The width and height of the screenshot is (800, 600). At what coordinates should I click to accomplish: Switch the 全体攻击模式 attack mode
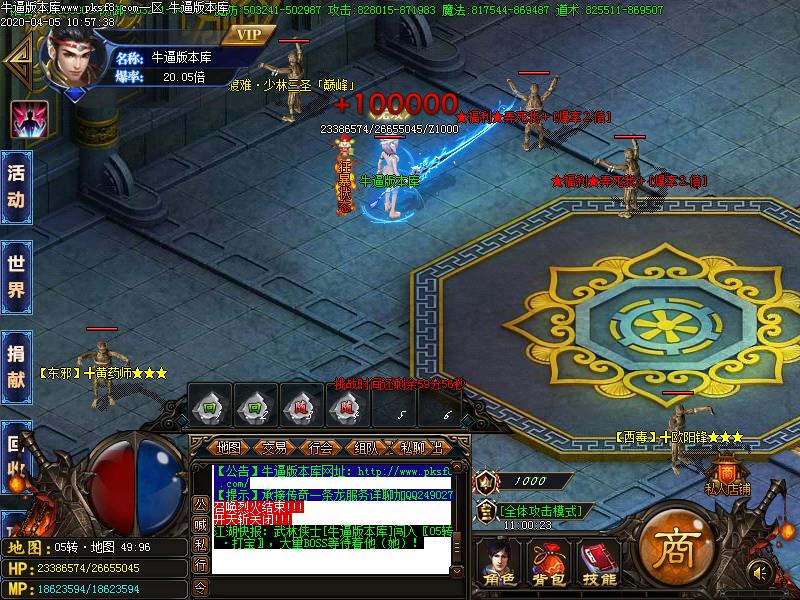[538, 511]
